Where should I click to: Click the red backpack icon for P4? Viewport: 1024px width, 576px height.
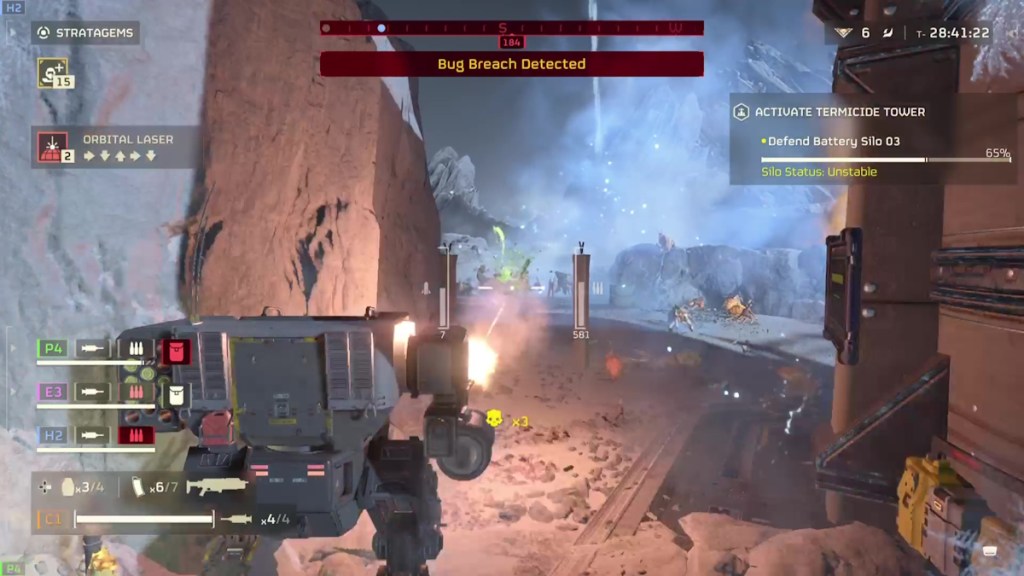(176, 350)
